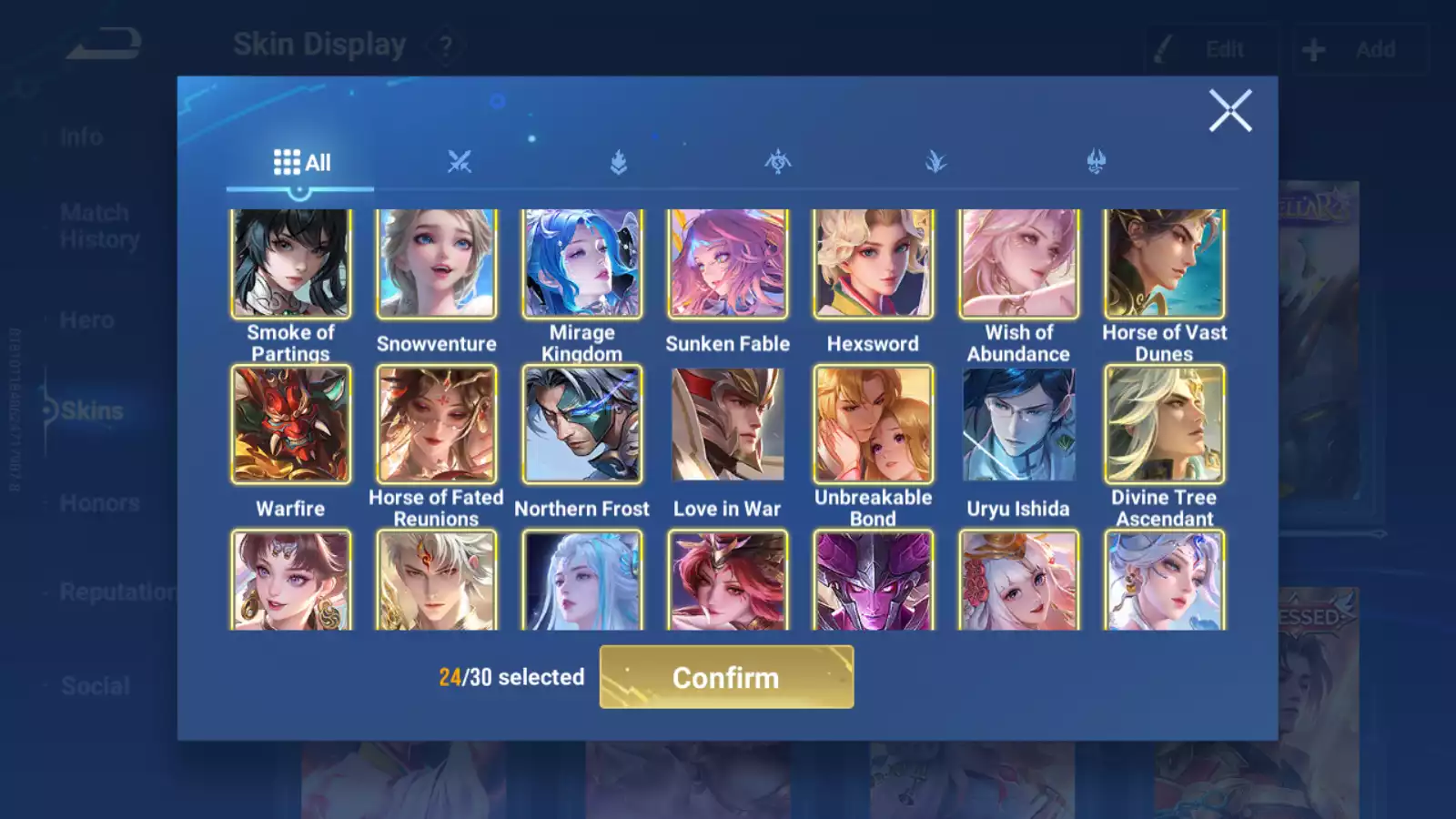Select the Divine Tree Ascendant skin
The width and height of the screenshot is (1456, 819).
[x=1165, y=424]
